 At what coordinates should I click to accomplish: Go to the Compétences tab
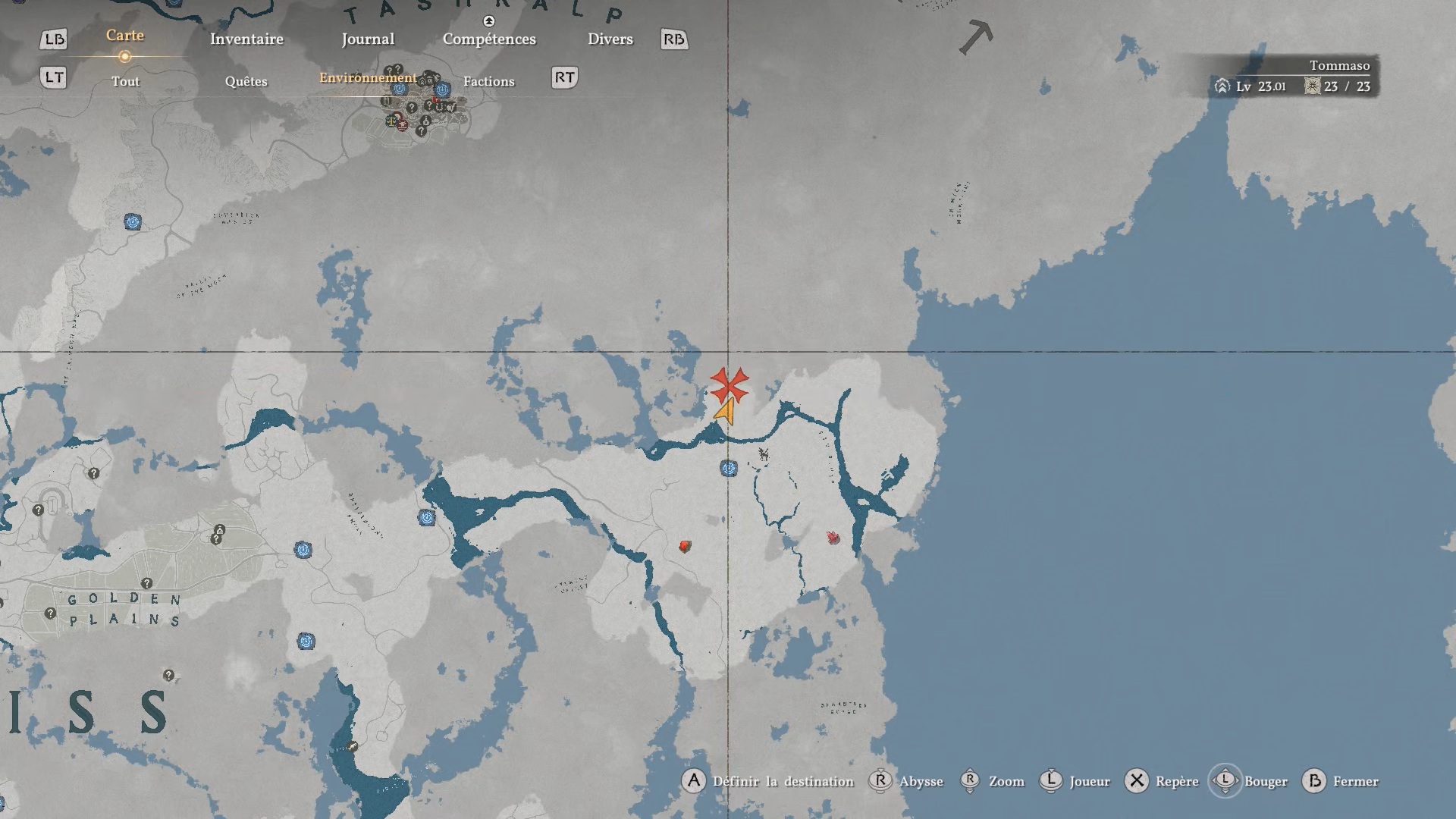tap(489, 39)
